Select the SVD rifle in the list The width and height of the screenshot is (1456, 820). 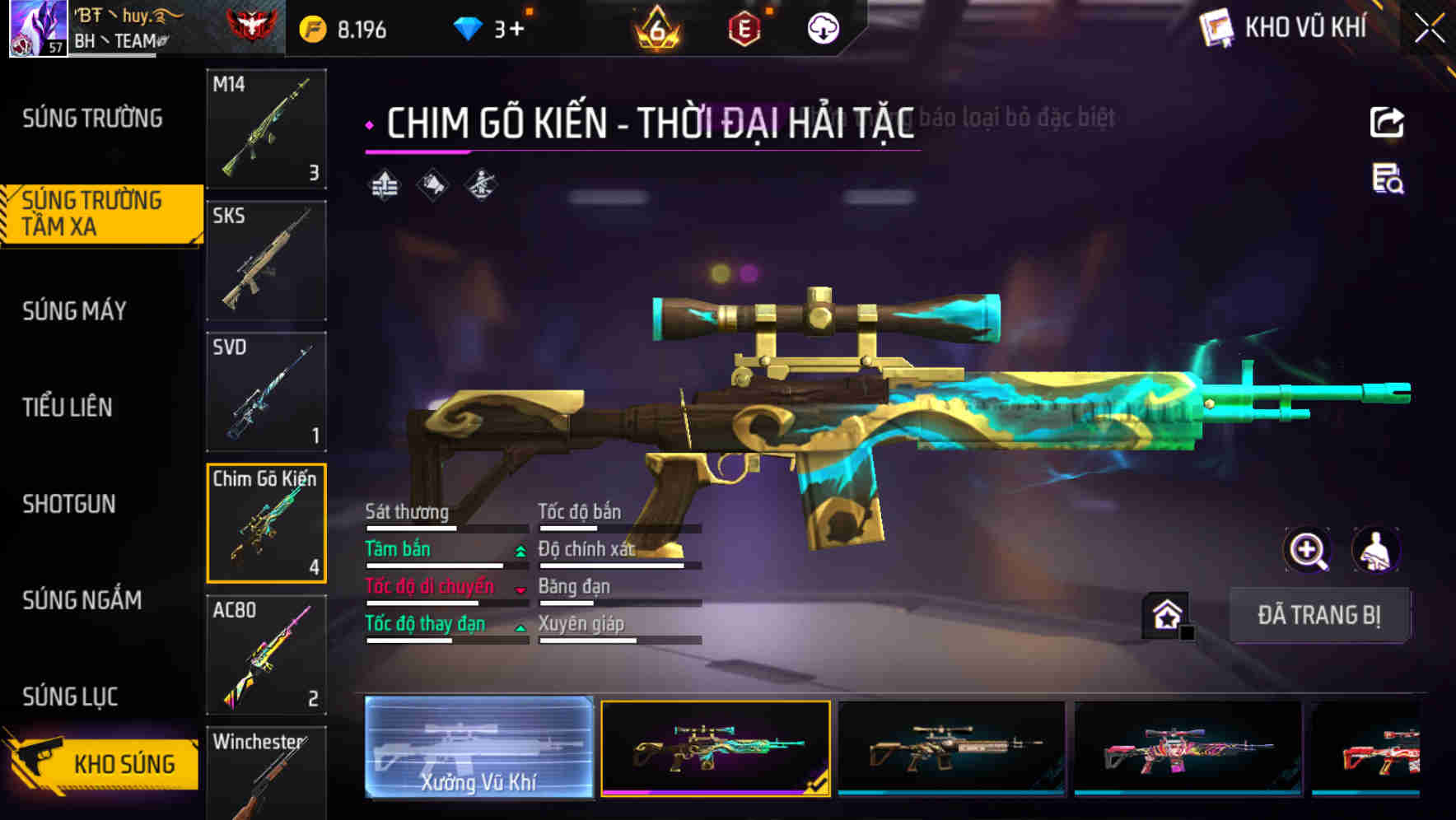click(x=266, y=389)
